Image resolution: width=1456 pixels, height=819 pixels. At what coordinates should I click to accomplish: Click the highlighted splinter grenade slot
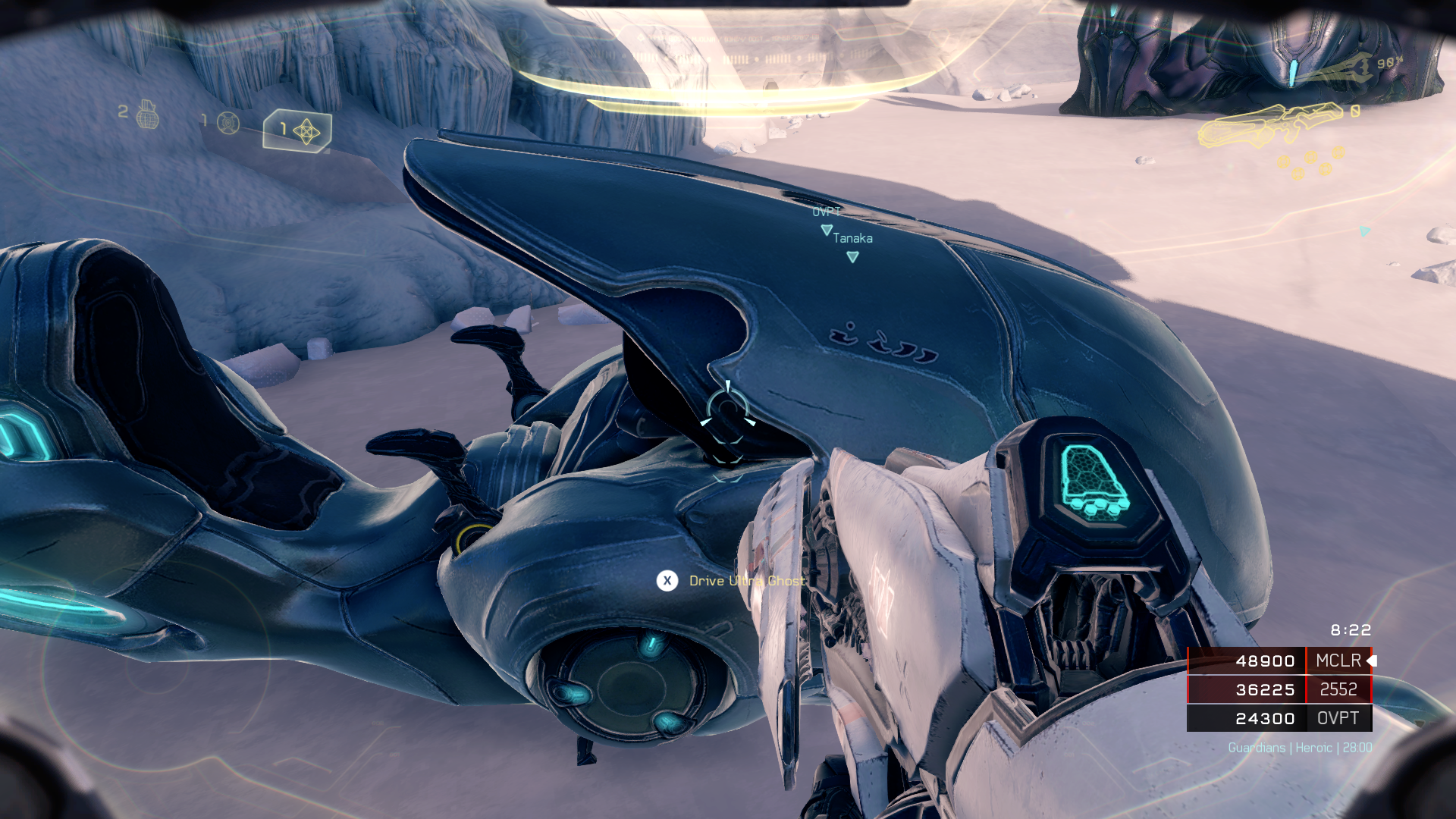298,131
